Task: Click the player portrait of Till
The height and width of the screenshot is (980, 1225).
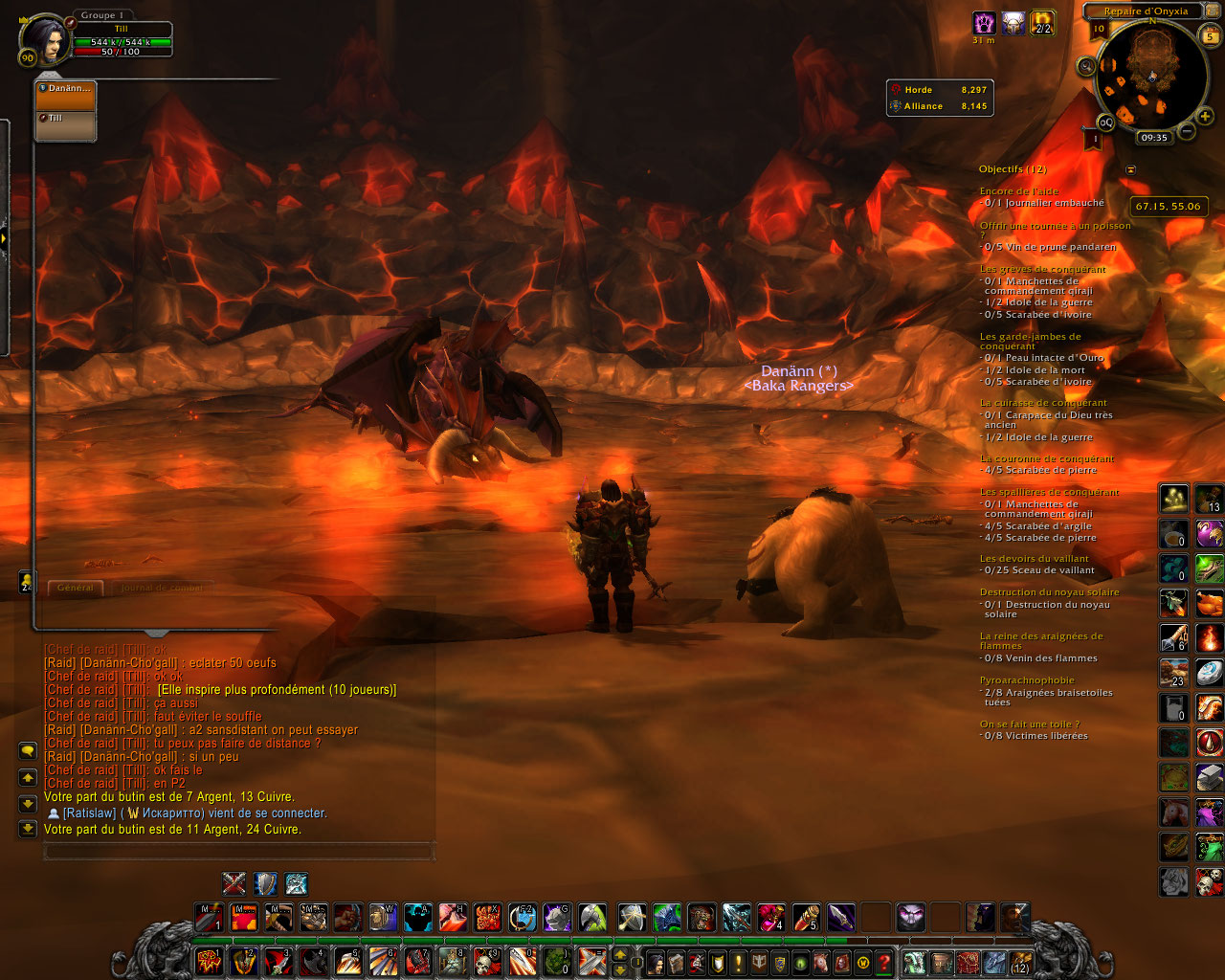Action: coord(42,40)
